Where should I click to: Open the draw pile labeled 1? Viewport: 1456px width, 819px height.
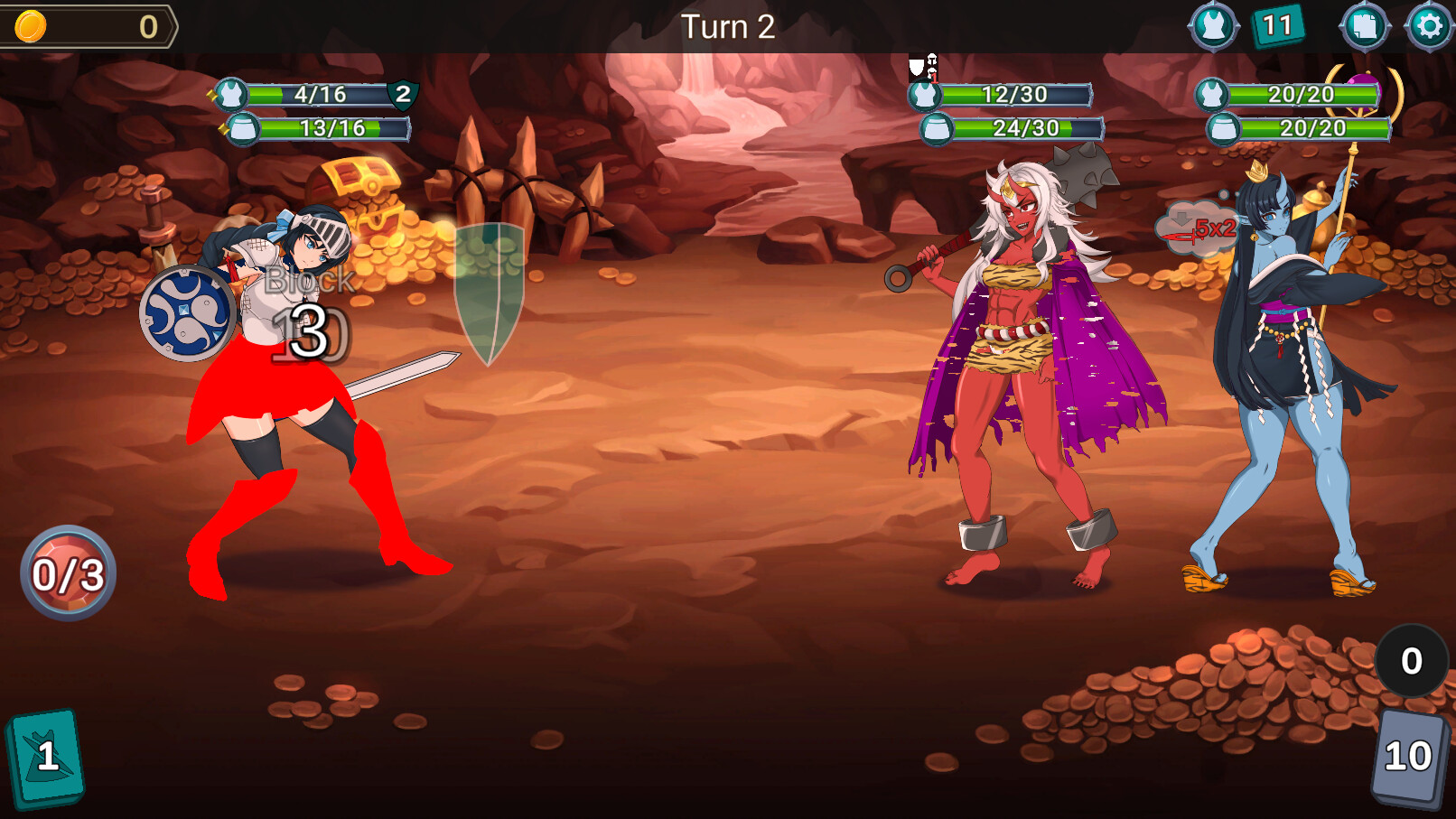coord(47,759)
